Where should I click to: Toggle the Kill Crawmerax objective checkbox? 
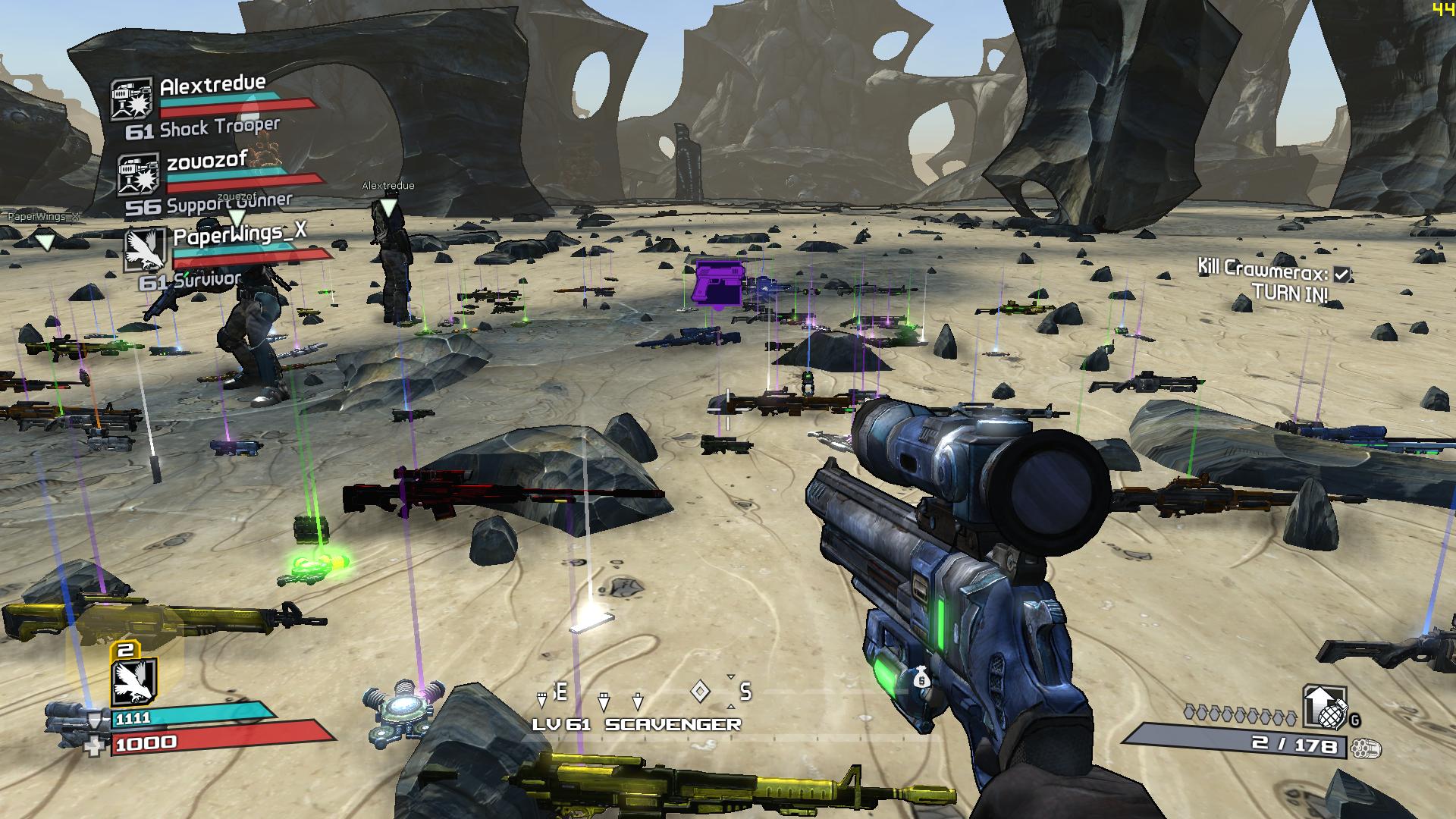[x=1341, y=275]
